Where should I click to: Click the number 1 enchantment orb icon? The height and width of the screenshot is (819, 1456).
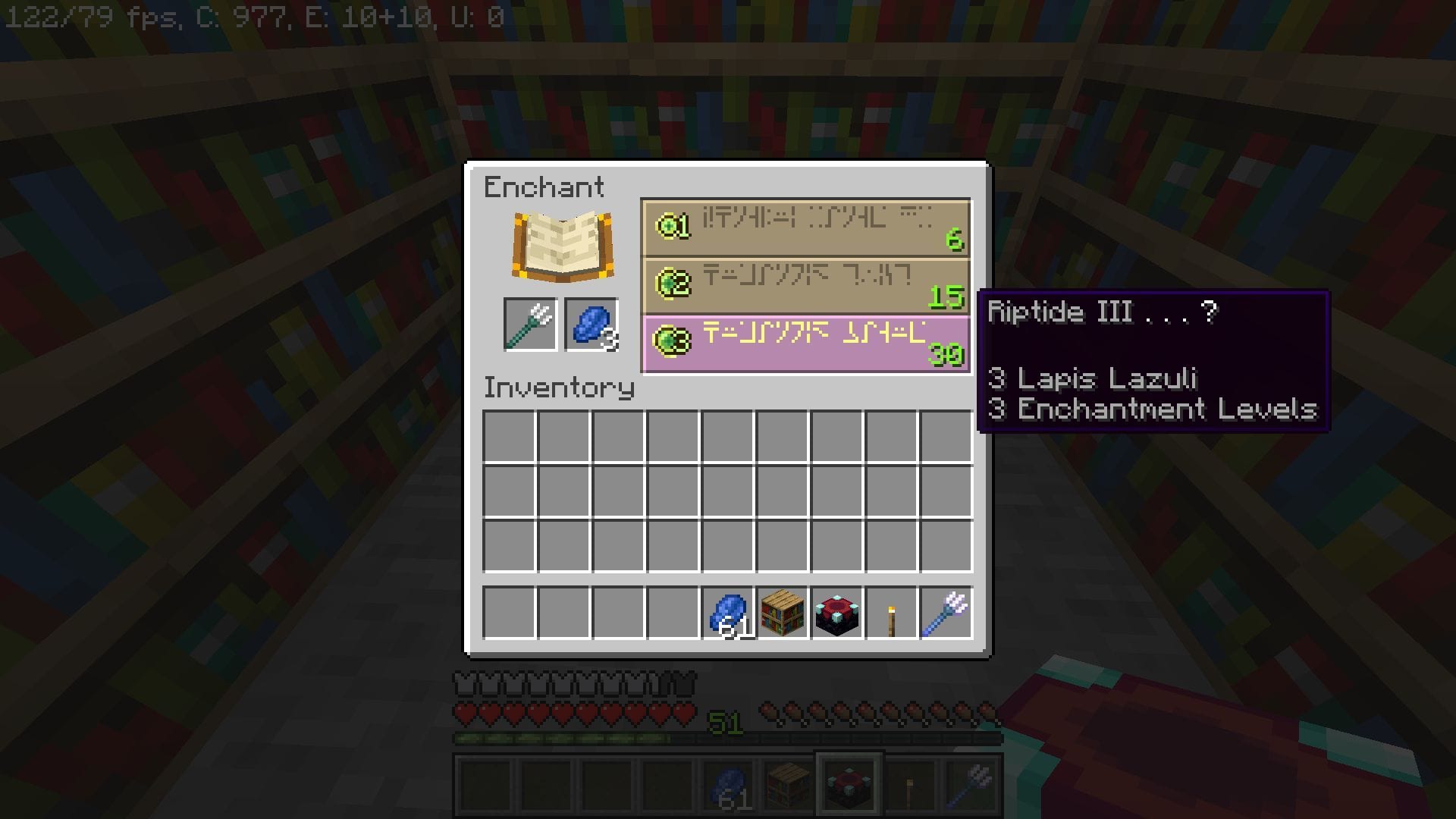[x=673, y=224]
